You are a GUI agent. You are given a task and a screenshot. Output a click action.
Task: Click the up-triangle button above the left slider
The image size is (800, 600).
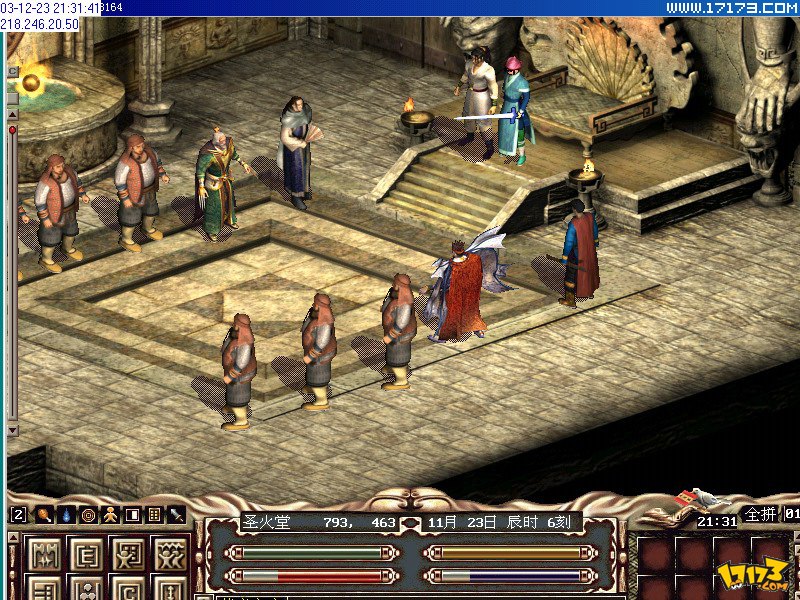click(x=12, y=114)
